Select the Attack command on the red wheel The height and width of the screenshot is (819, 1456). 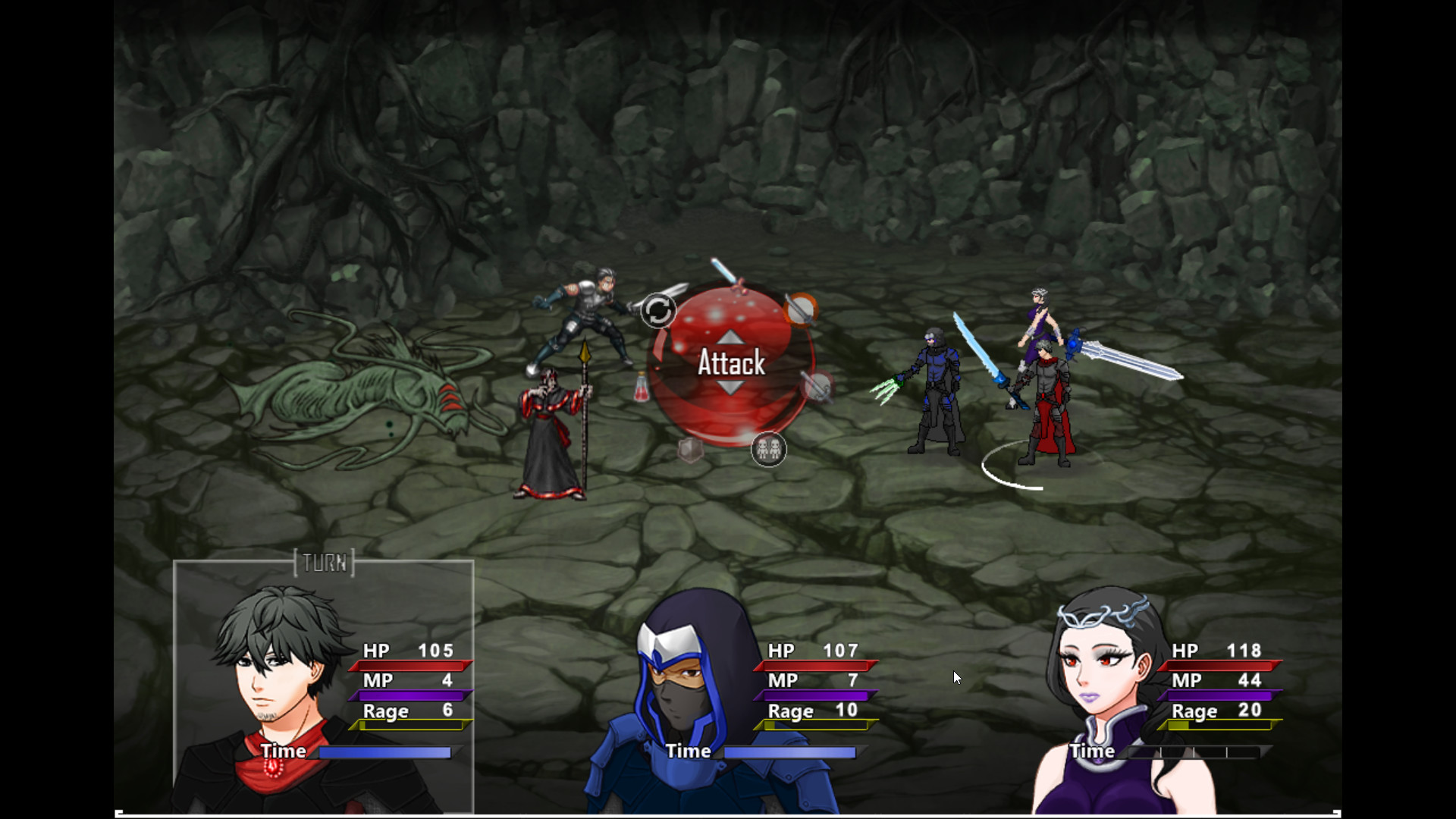730,364
